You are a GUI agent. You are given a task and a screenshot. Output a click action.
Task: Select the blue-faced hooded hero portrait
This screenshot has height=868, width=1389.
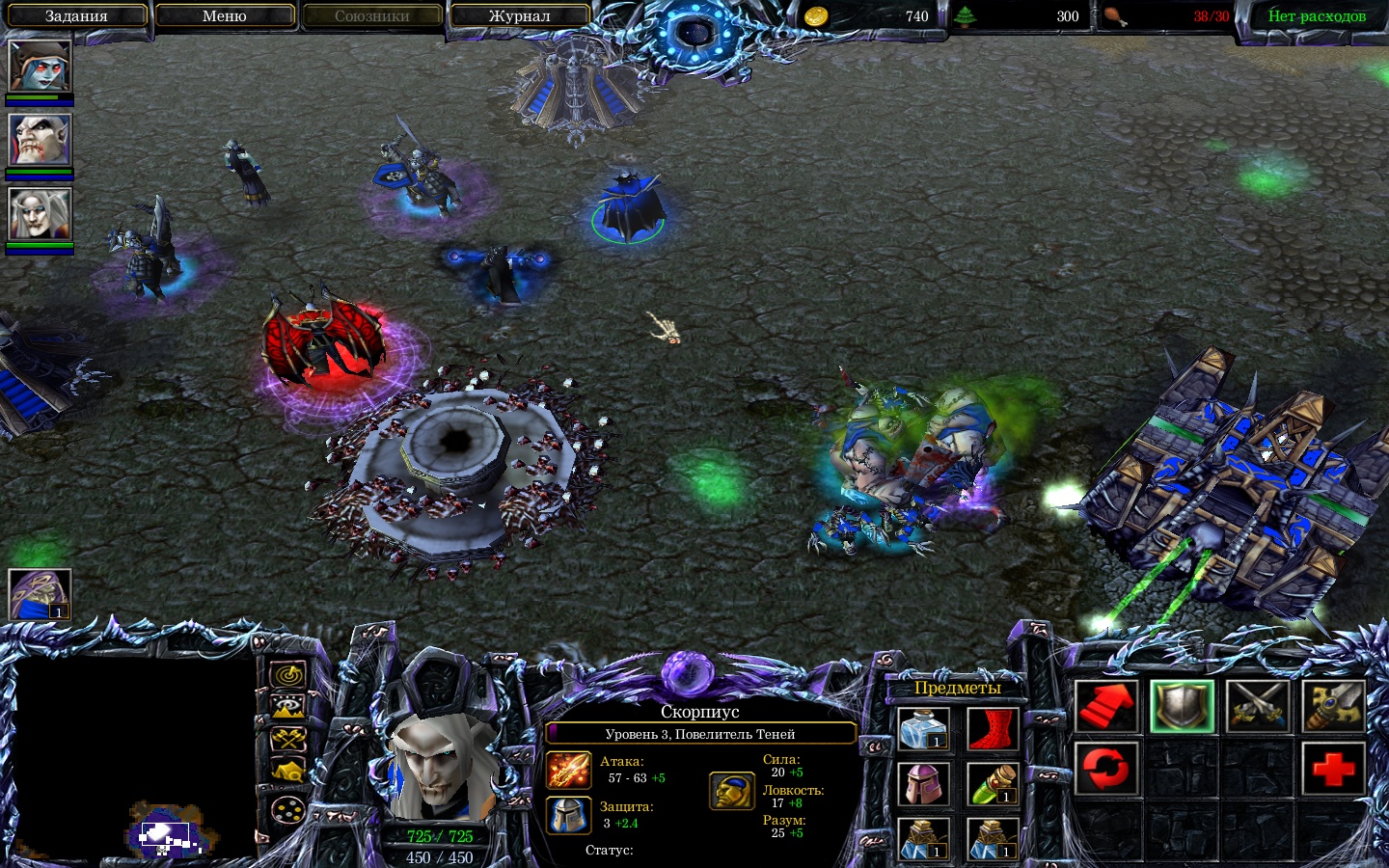click(x=40, y=66)
